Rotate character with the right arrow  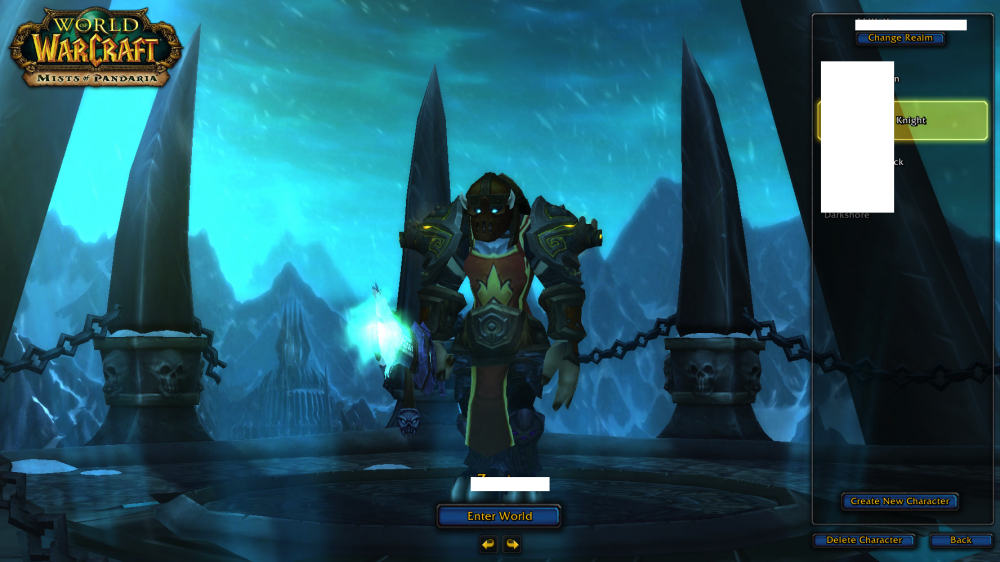click(x=512, y=544)
